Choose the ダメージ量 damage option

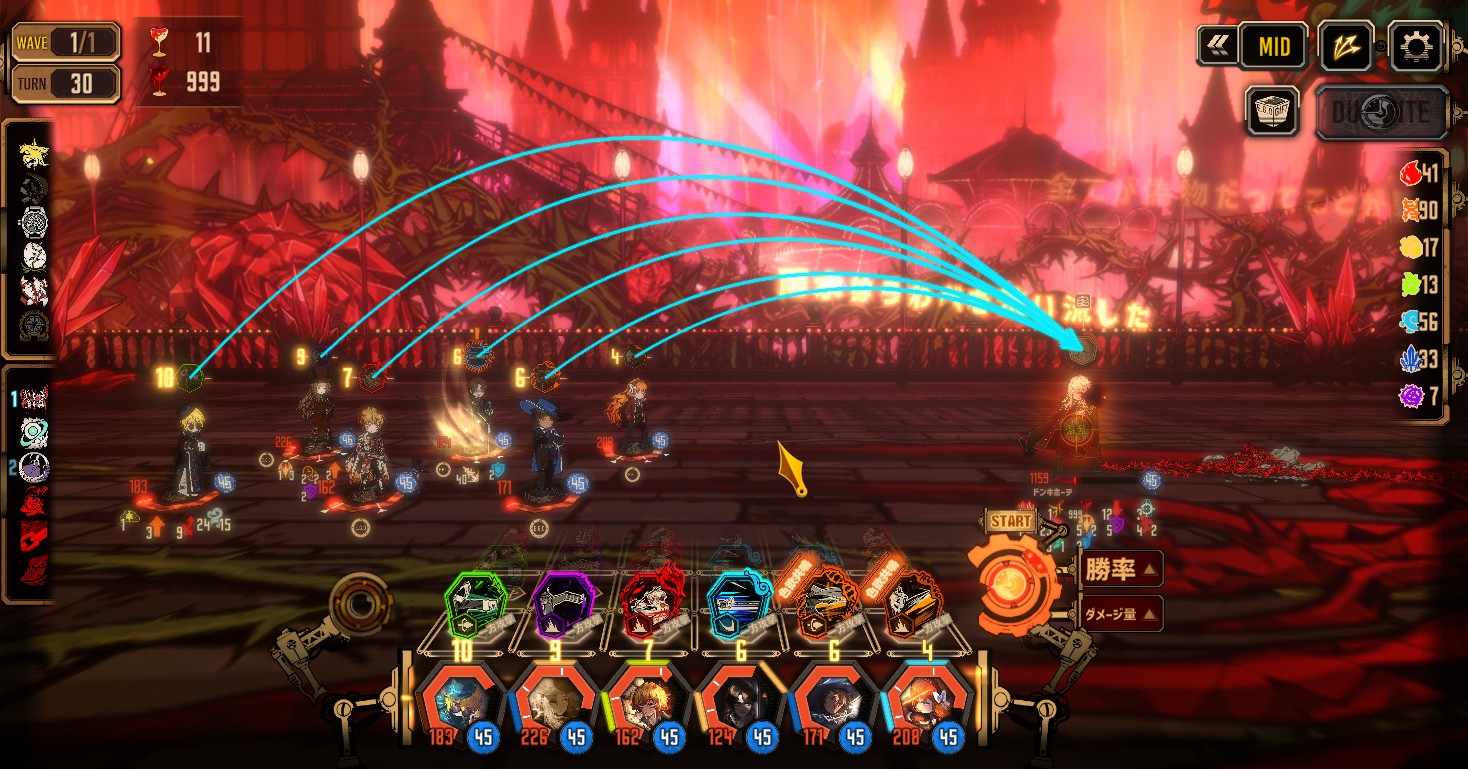coord(1120,614)
